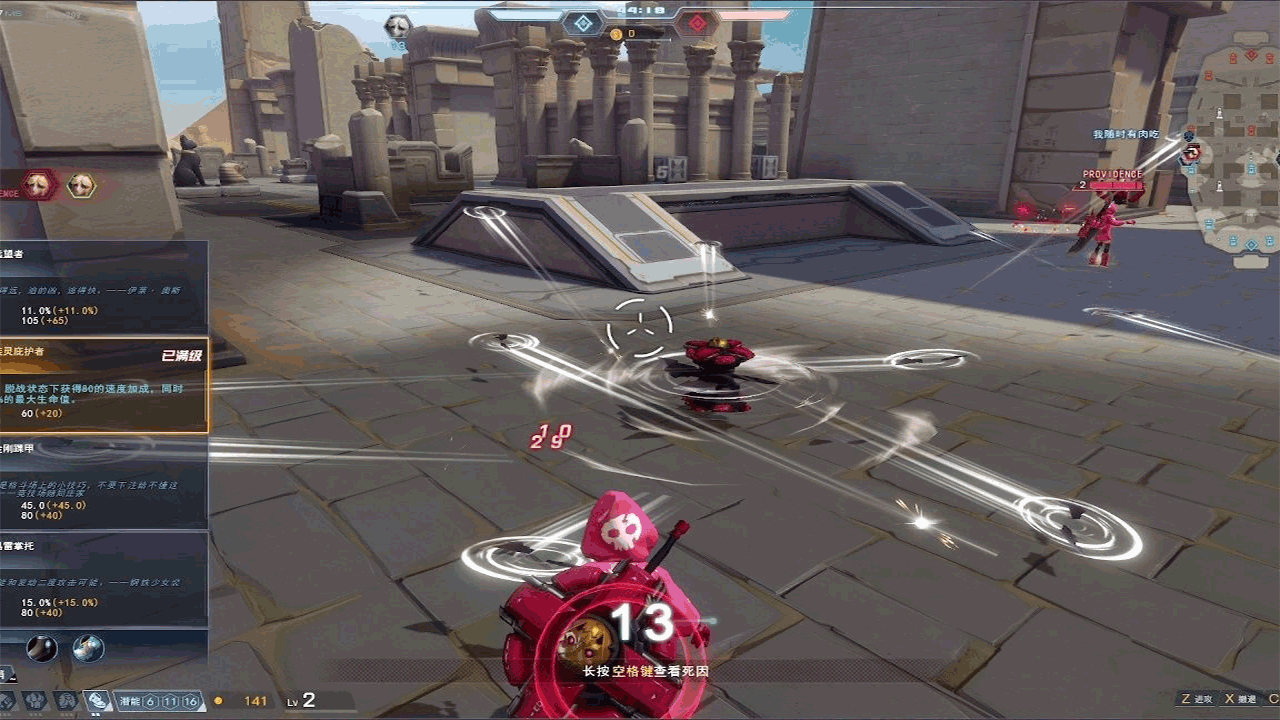Select the maxed-level talent card marked 已满级
Viewport: 1280px width, 720px height.
click(104, 385)
